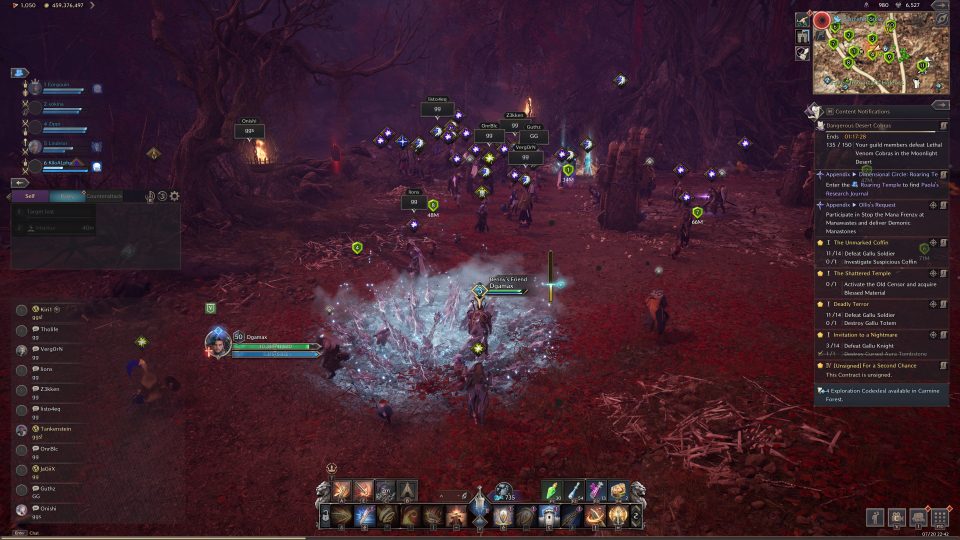Open the targeting panel gear settings

(x=175, y=196)
